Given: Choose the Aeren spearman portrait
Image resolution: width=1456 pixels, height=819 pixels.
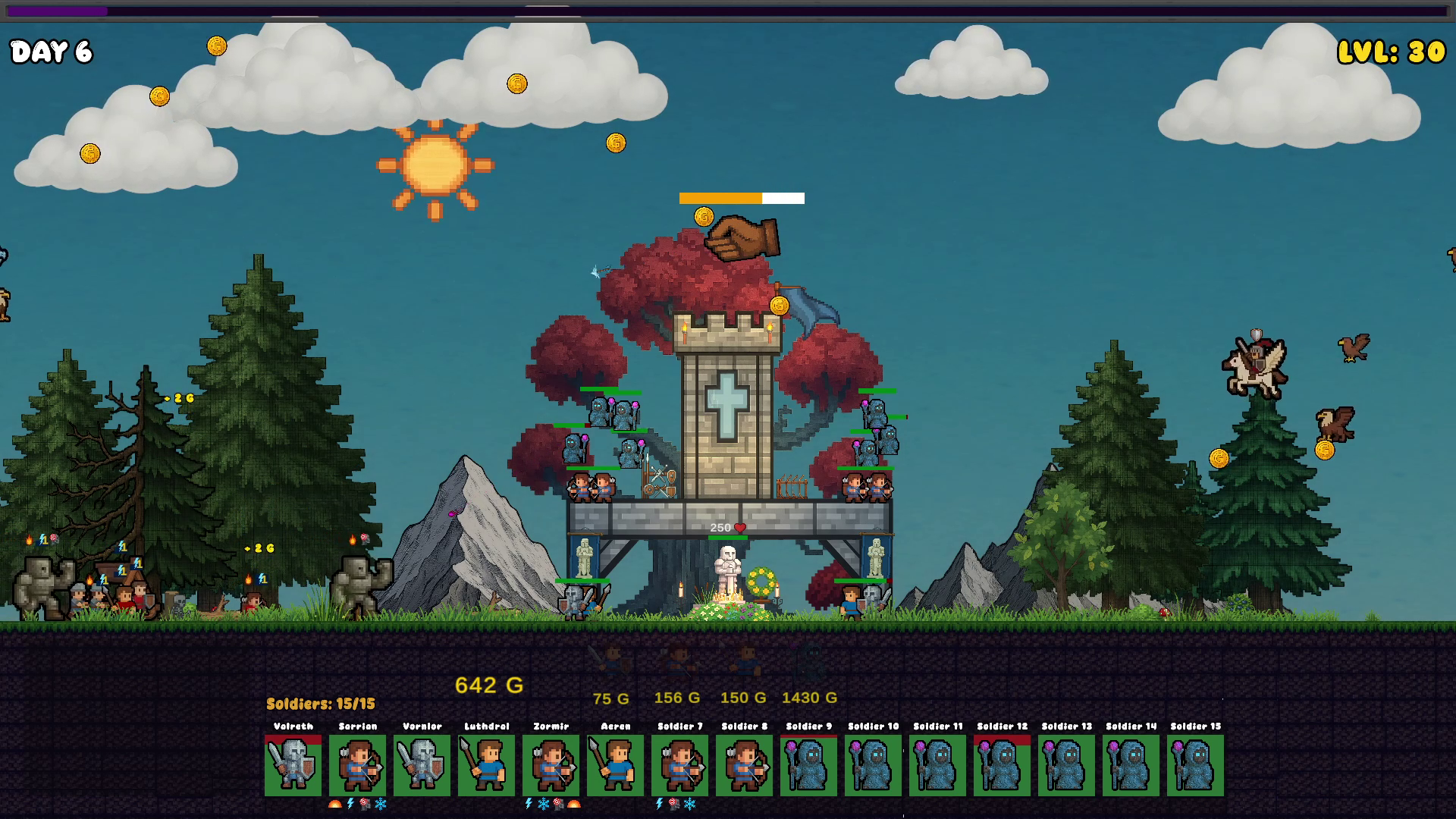Looking at the screenshot, I should (x=616, y=764).
